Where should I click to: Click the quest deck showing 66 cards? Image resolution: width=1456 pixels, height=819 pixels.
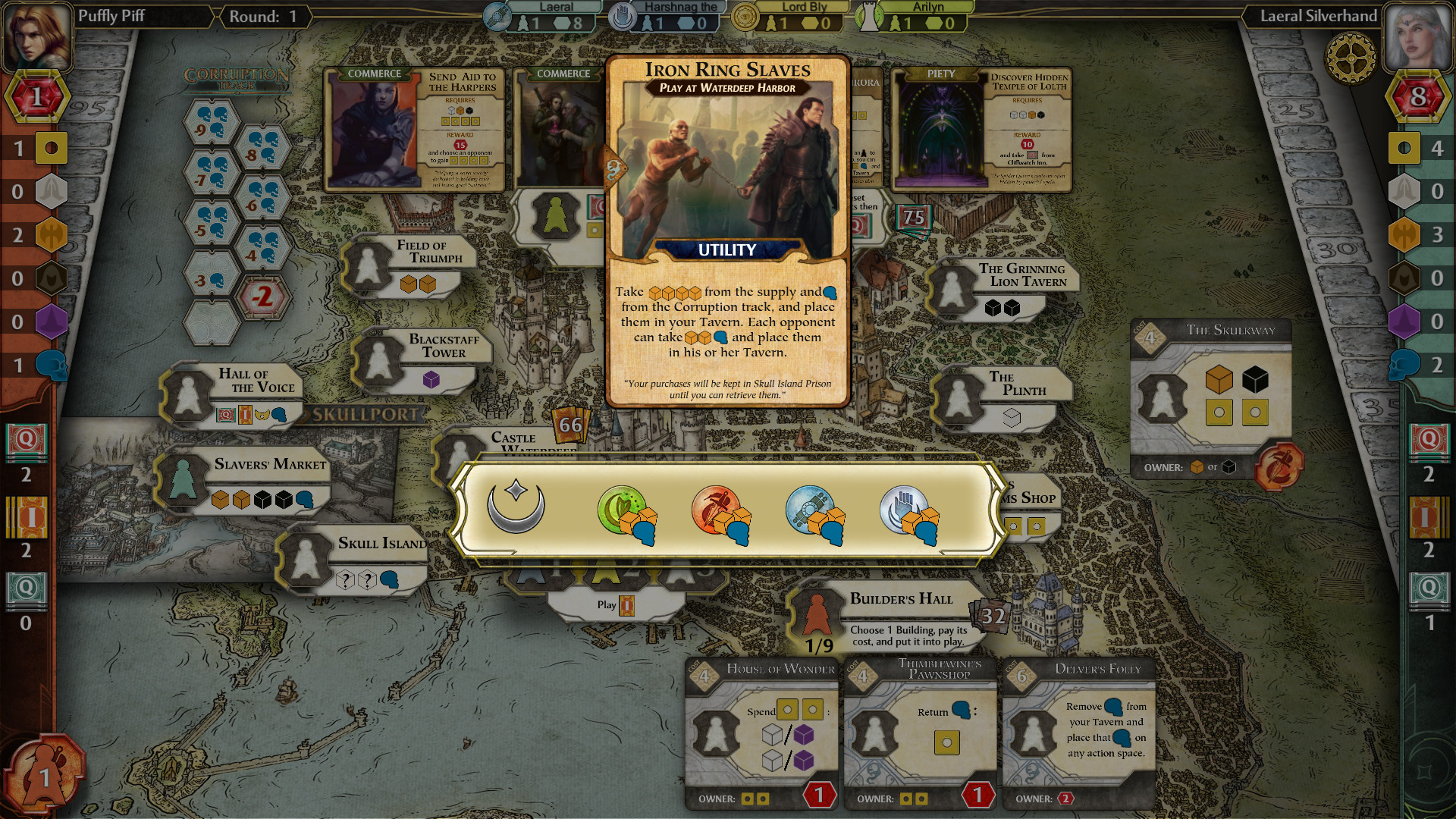[x=571, y=425]
